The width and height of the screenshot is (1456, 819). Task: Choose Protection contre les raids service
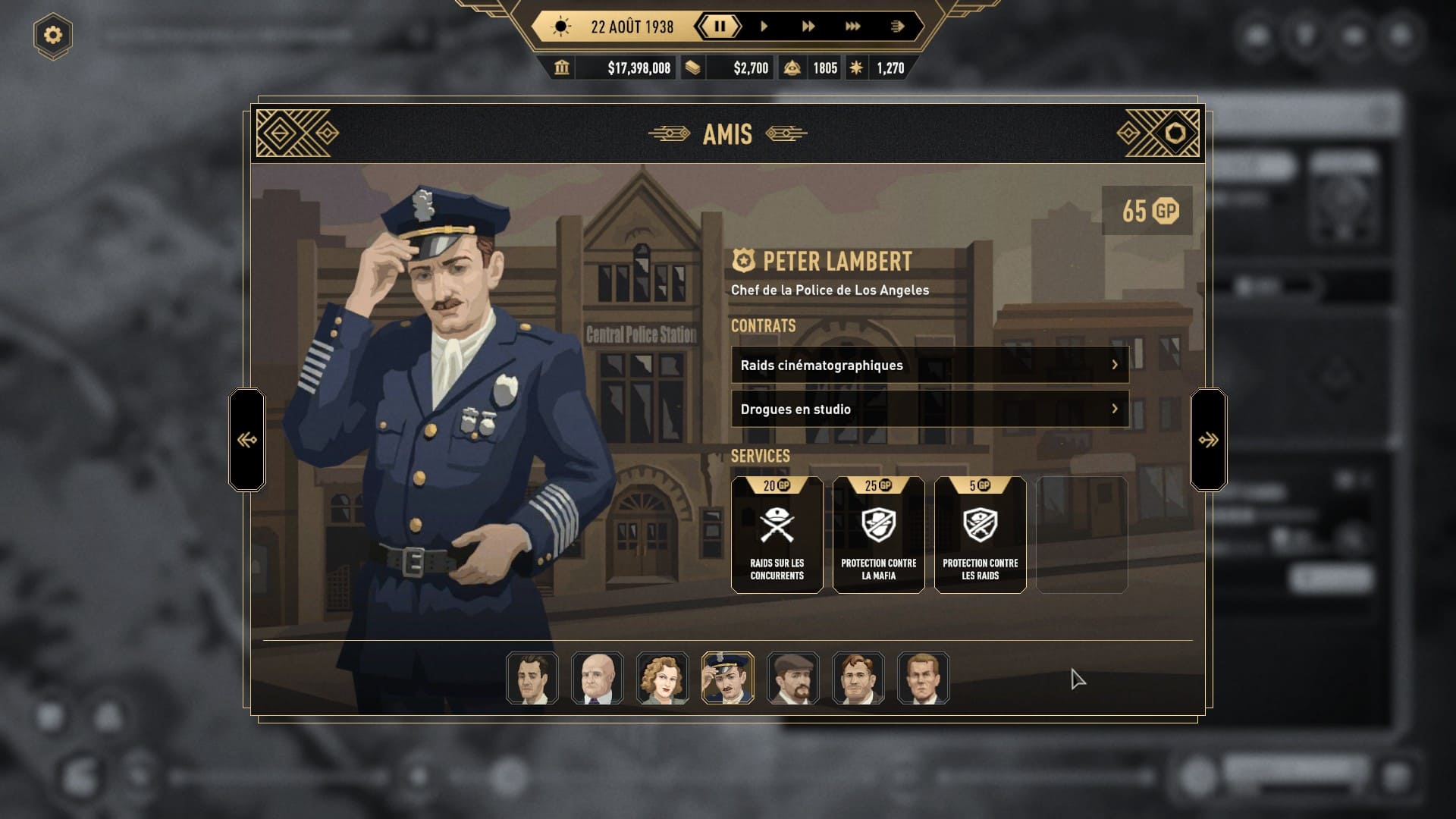tap(980, 535)
